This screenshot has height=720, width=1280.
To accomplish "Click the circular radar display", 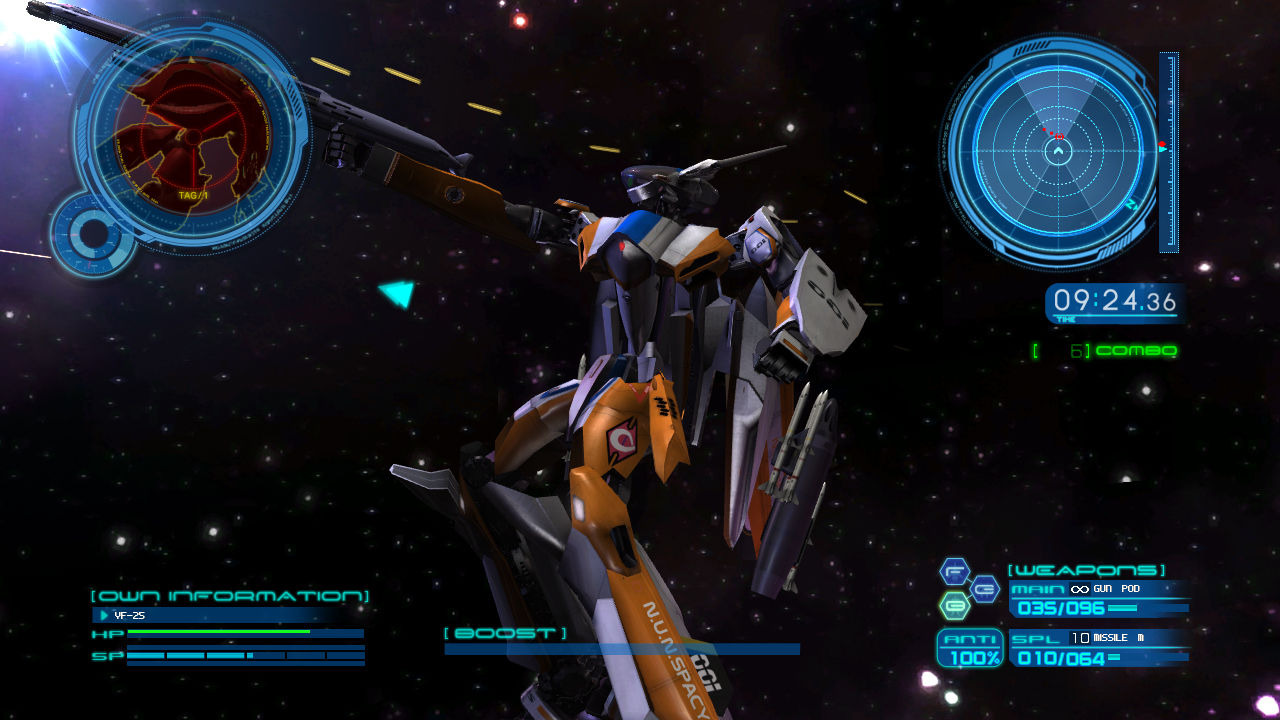I will click(1057, 152).
